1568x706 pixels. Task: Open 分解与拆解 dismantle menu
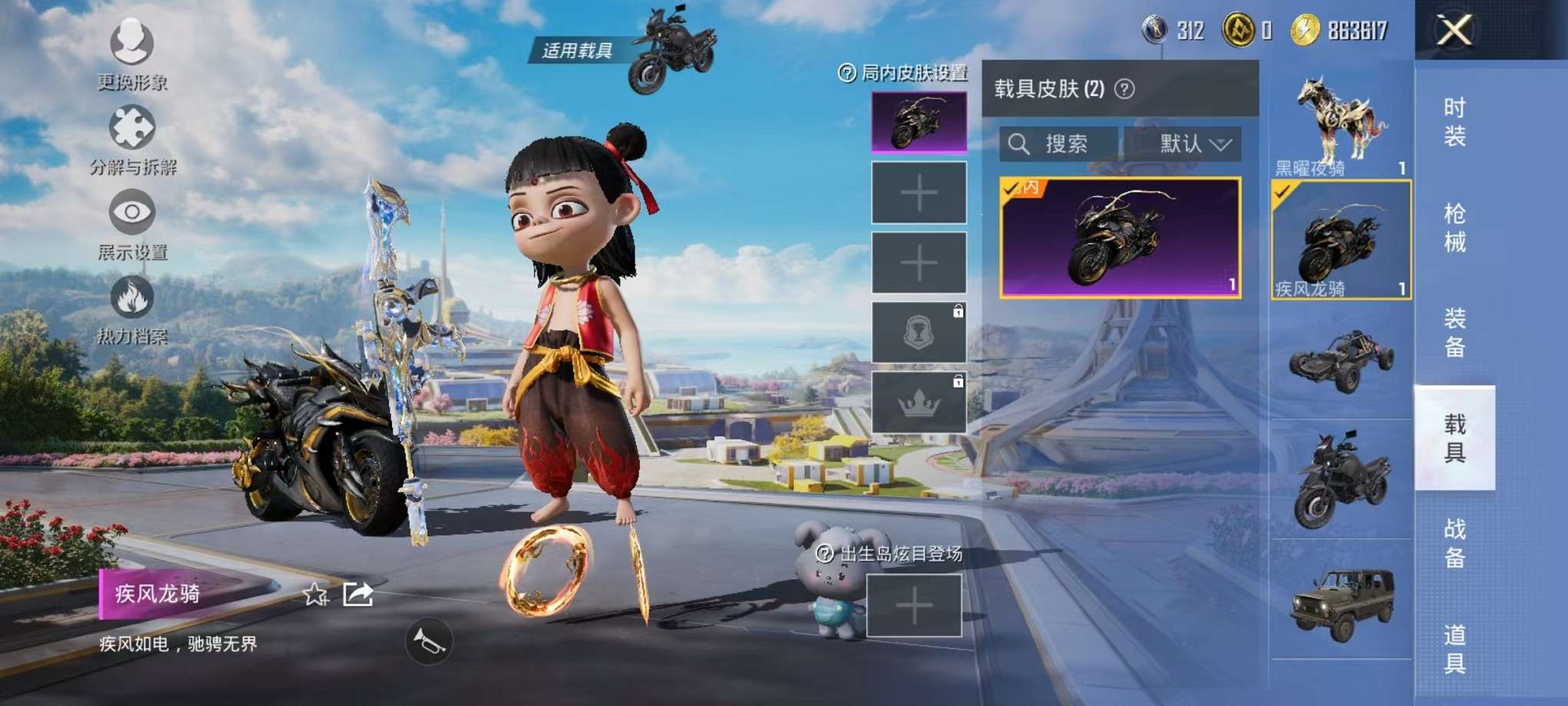coord(132,128)
